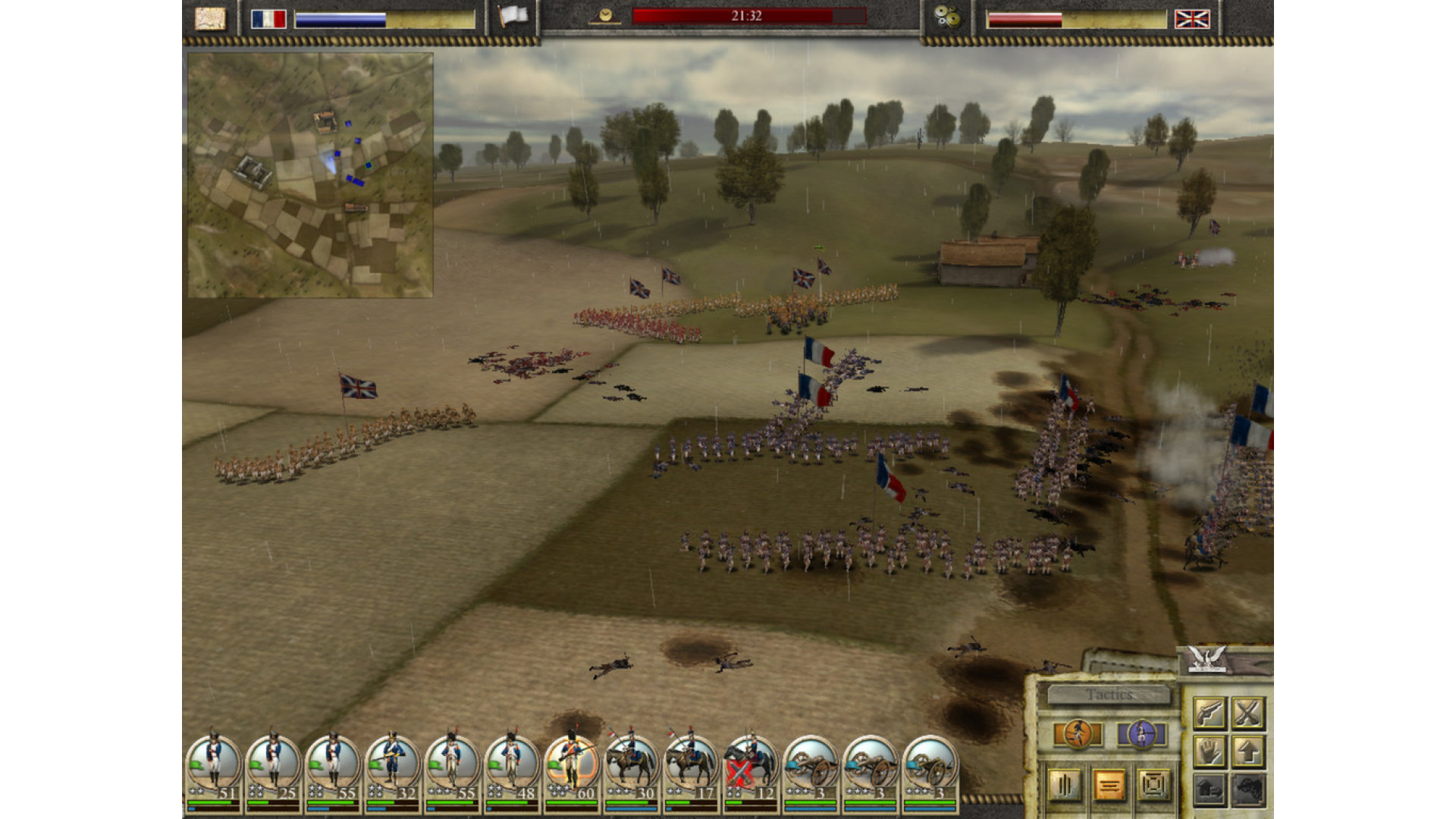Click the pistol fire command
Viewport: 1456px width, 819px height.
[1209, 713]
